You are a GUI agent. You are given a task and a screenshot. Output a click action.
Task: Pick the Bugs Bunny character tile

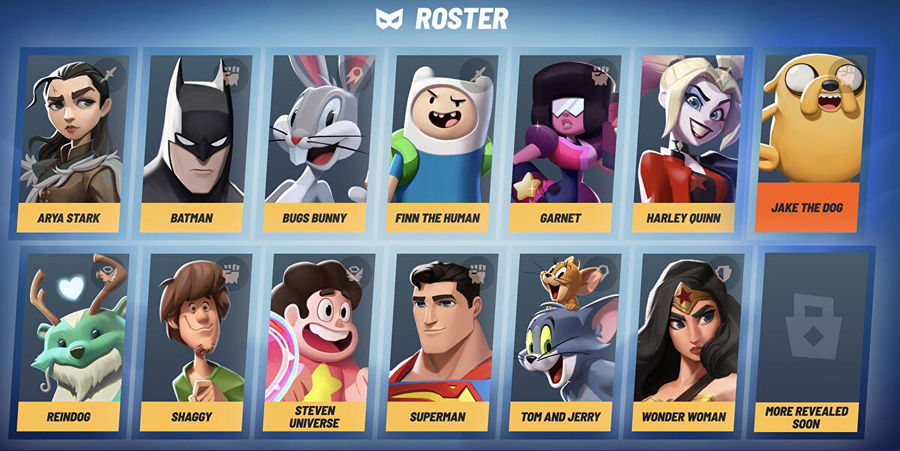[319, 140]
